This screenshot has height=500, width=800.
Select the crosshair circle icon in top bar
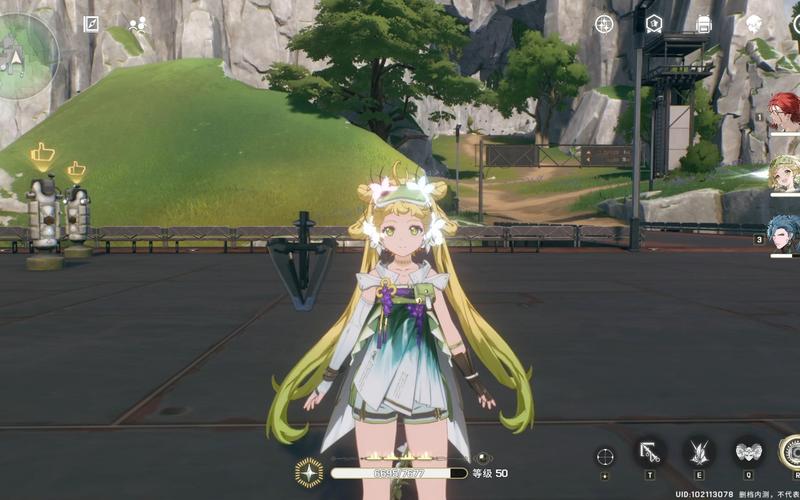604,24
